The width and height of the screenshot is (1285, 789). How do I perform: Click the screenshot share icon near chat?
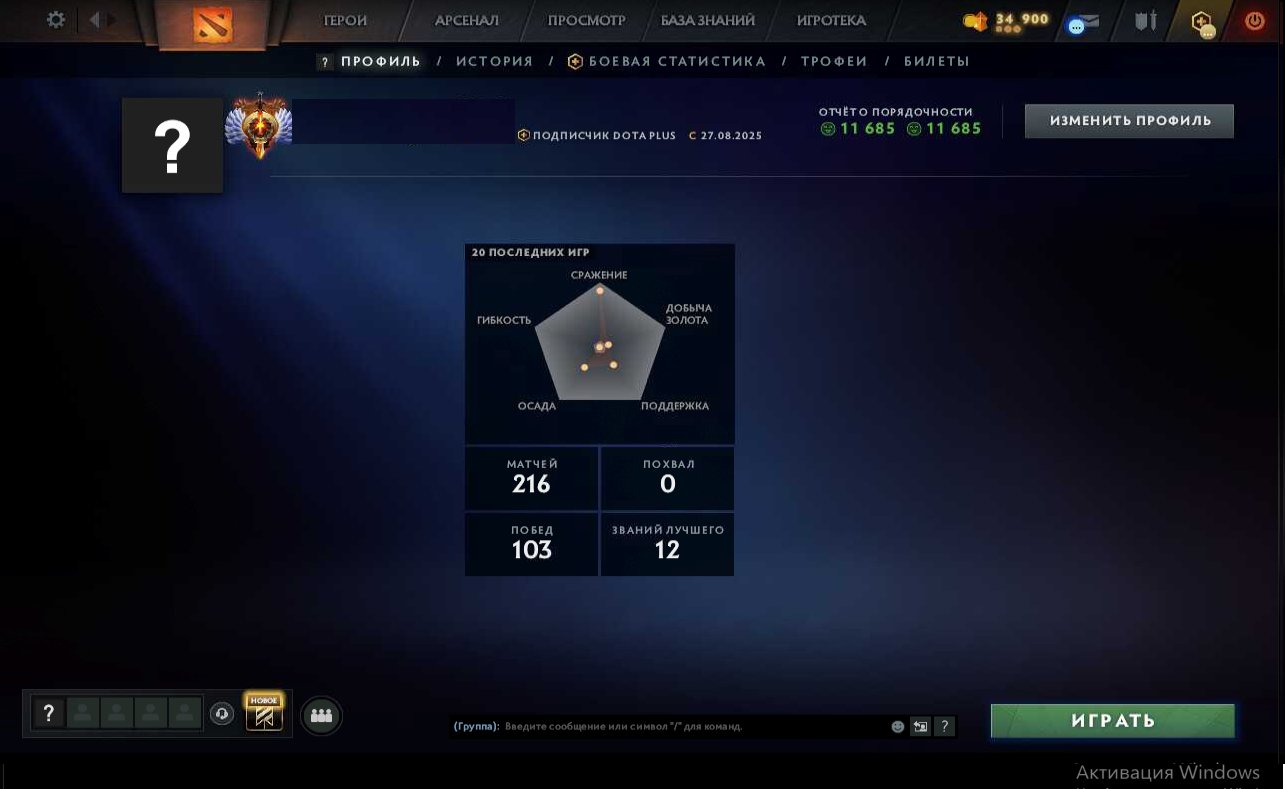[x=919, y=727]
